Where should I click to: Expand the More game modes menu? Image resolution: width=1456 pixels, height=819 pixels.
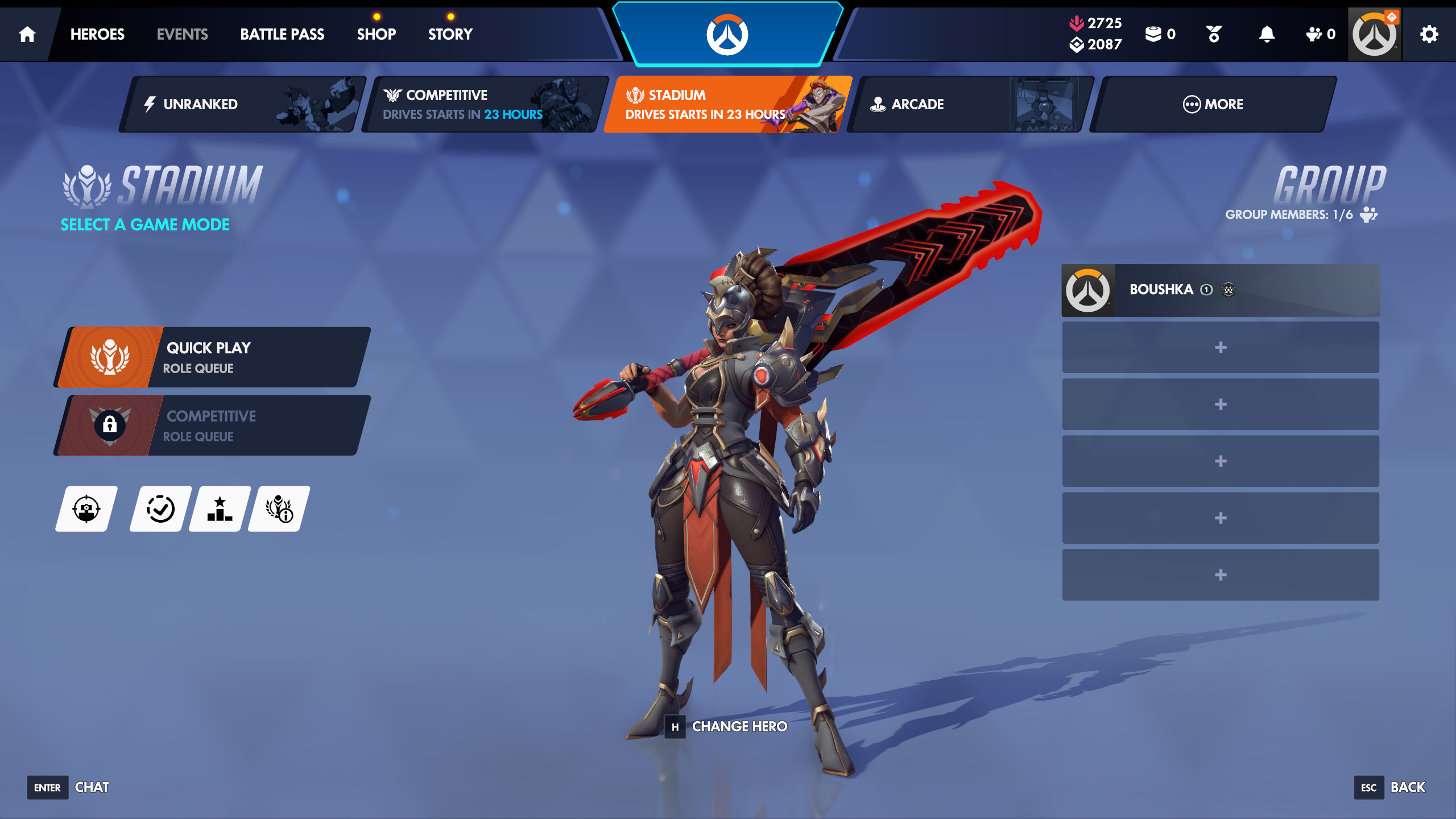point(1213,104)
